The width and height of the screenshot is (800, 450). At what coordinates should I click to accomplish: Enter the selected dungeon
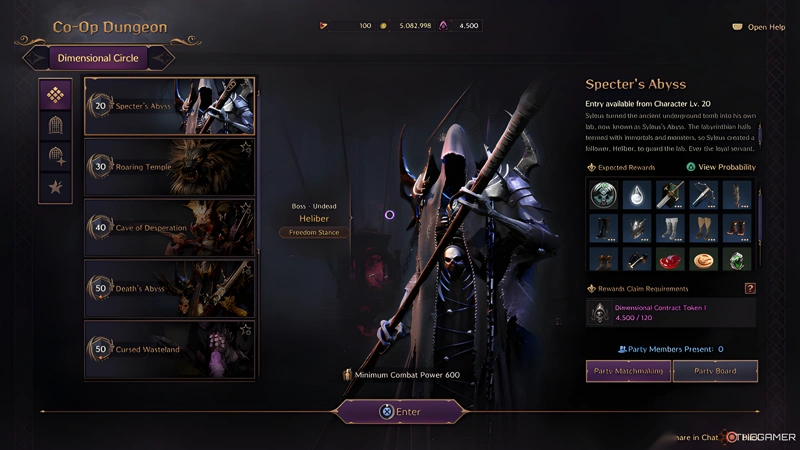point(399,411)
